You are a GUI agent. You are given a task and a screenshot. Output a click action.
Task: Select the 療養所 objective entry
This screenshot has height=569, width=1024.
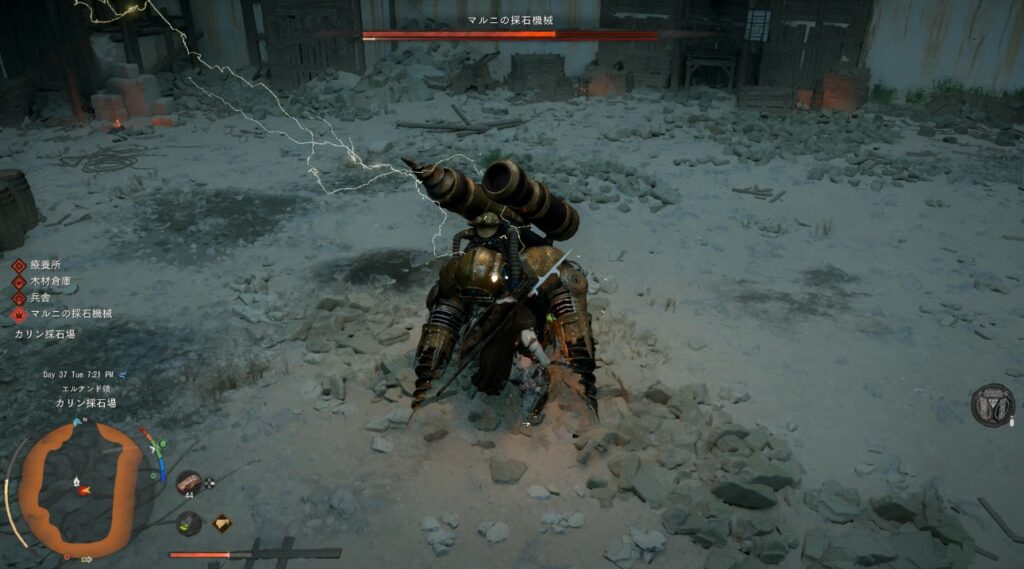pos(45,266)
